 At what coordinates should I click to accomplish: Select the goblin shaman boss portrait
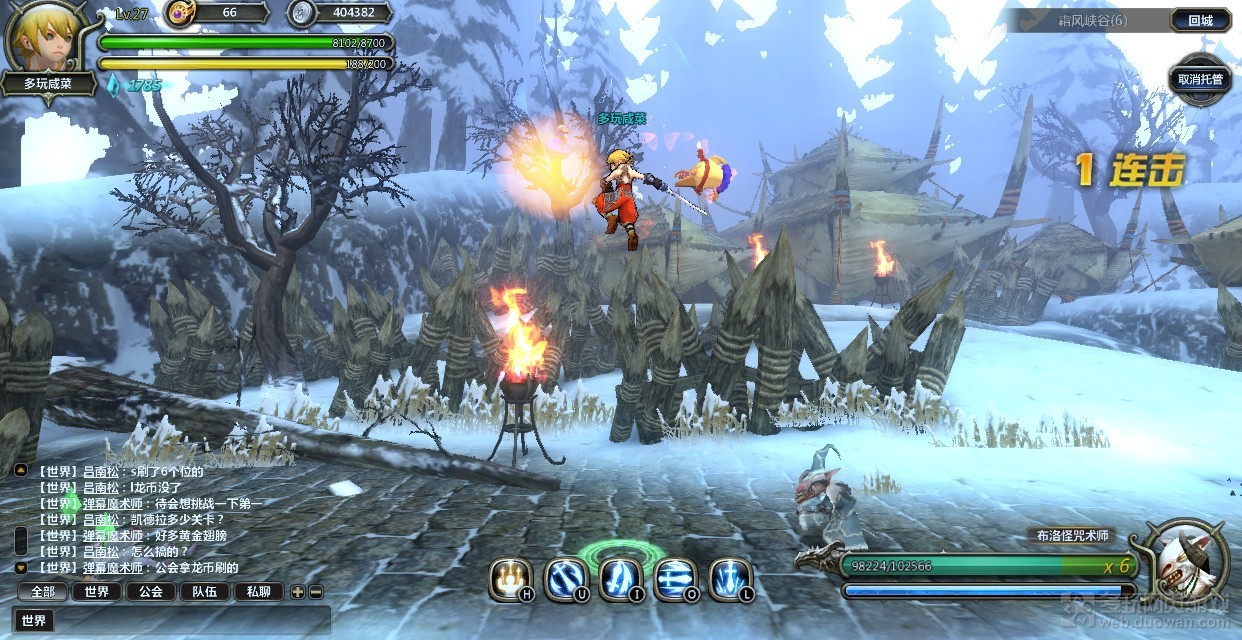(1190, 562)
